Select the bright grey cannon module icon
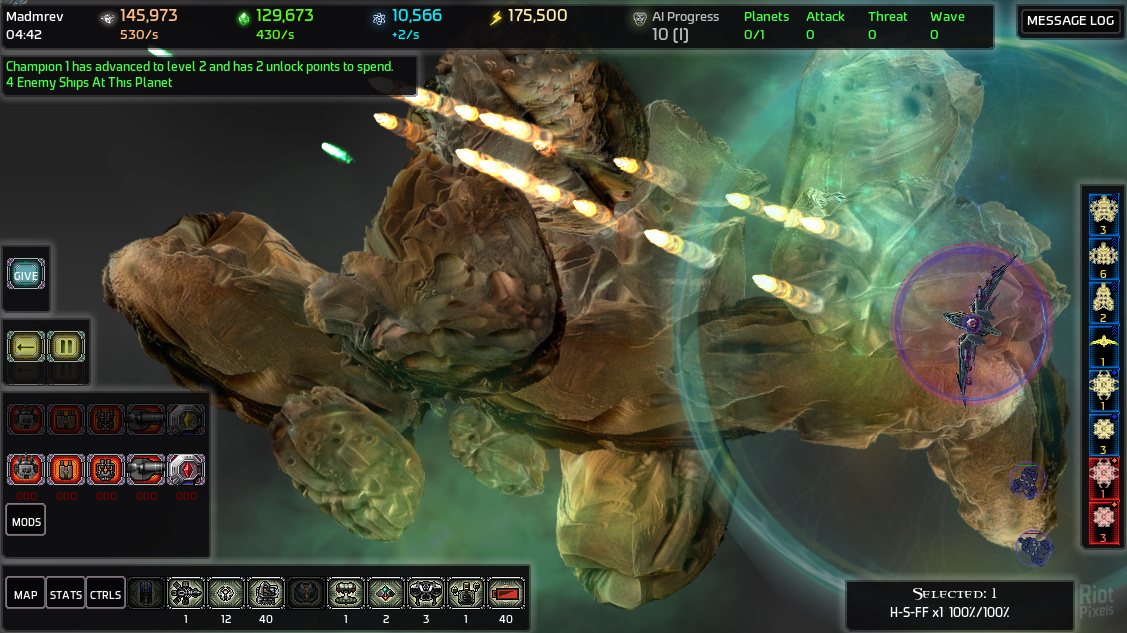1127x633 pixels. (146, 469)
